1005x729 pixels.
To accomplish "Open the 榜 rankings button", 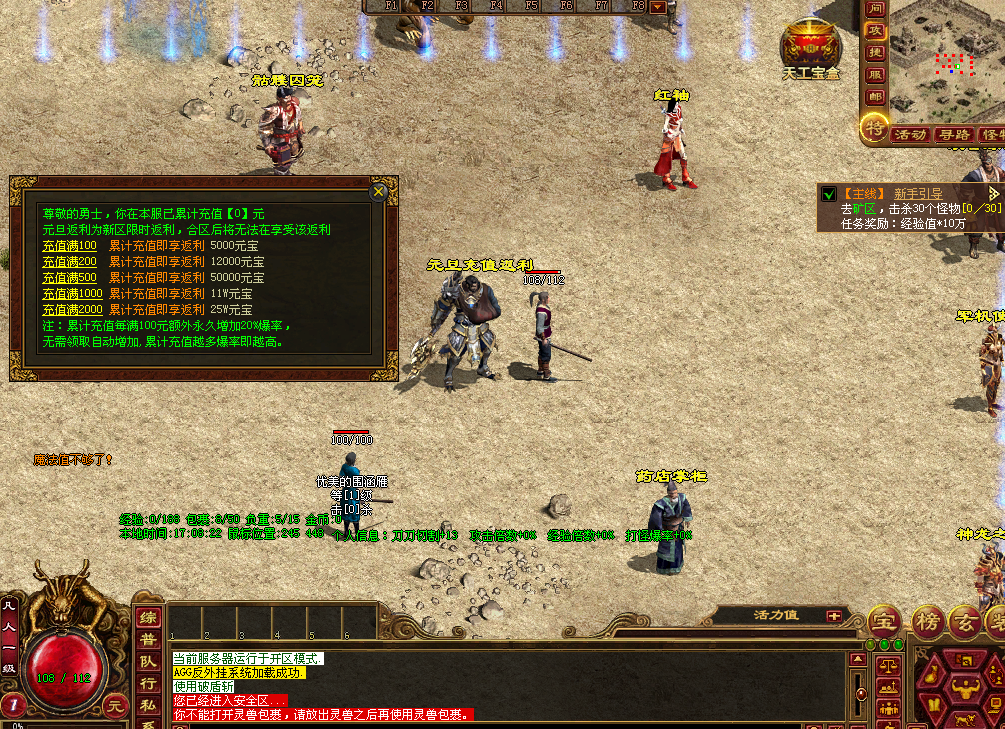I will [x=928, y=621].
